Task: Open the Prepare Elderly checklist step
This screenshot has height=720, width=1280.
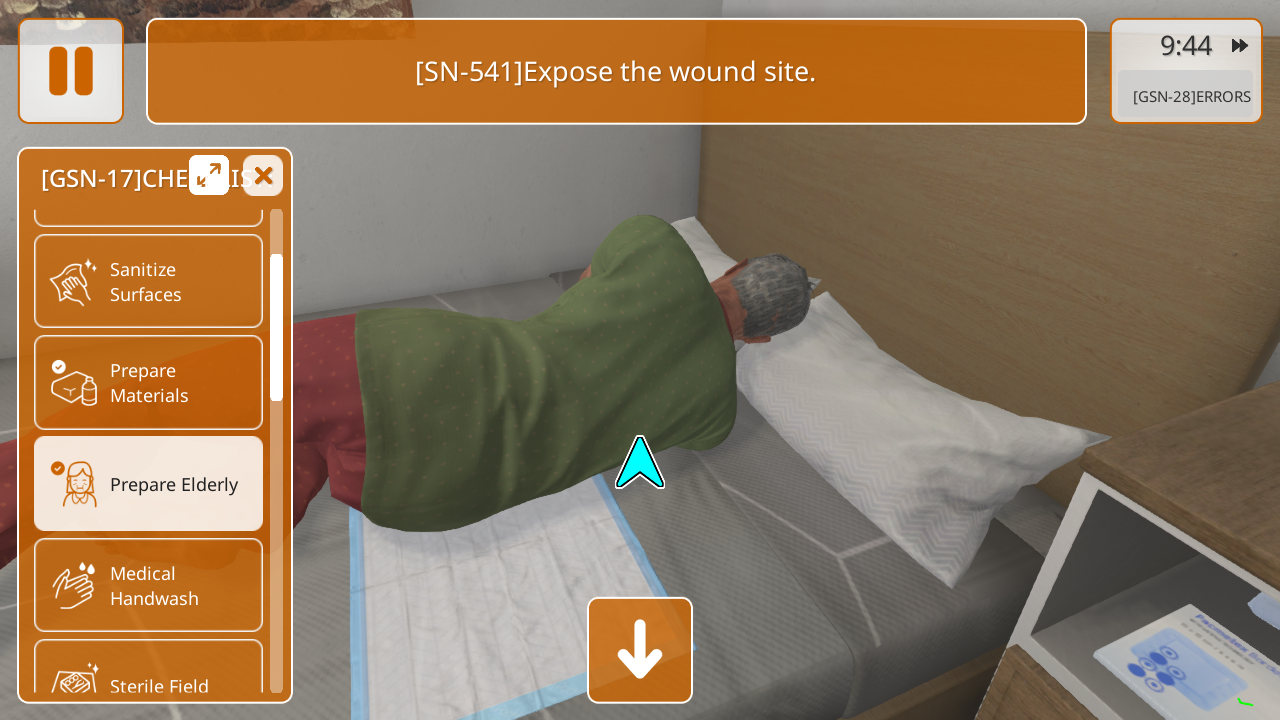Action: 148,484
